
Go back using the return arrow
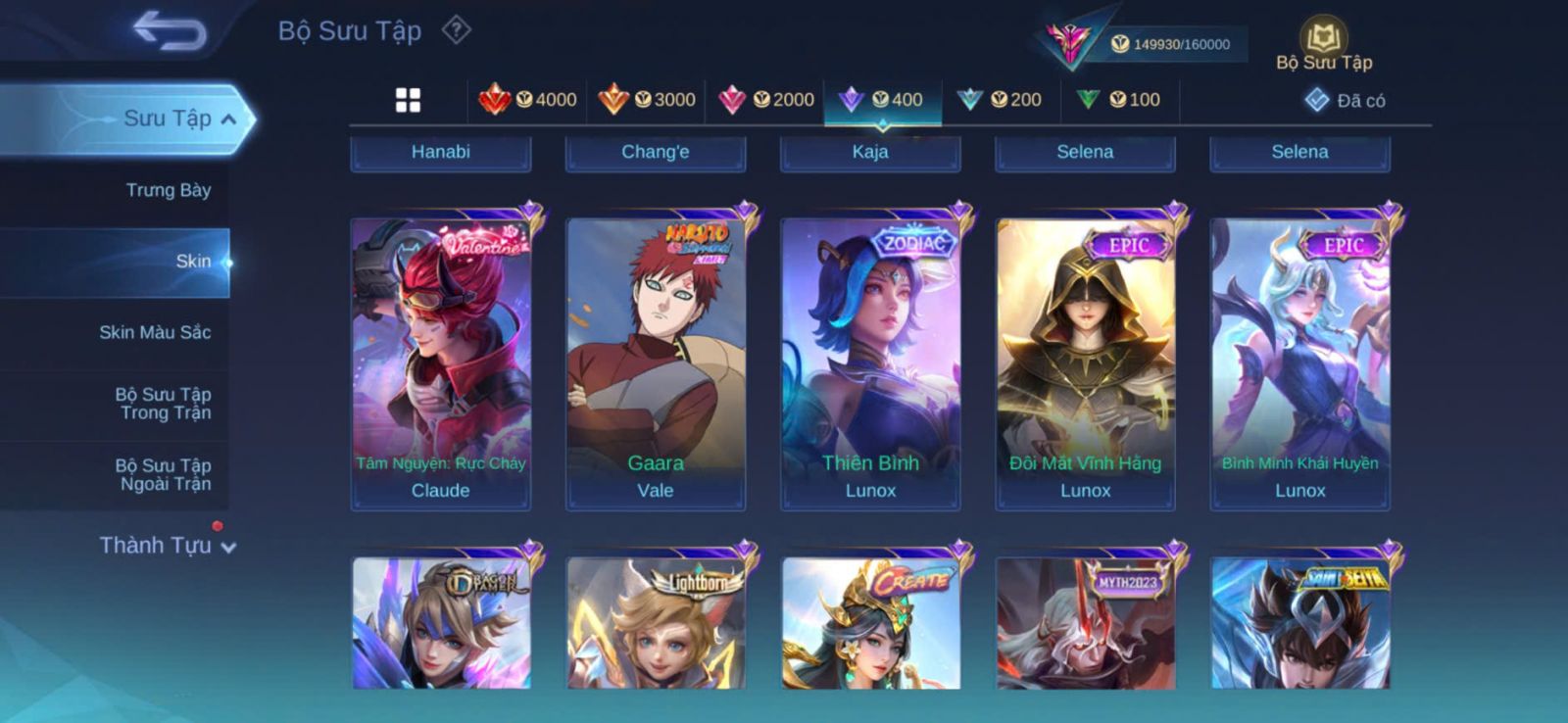pyautogui.click(x=170, y=30)
